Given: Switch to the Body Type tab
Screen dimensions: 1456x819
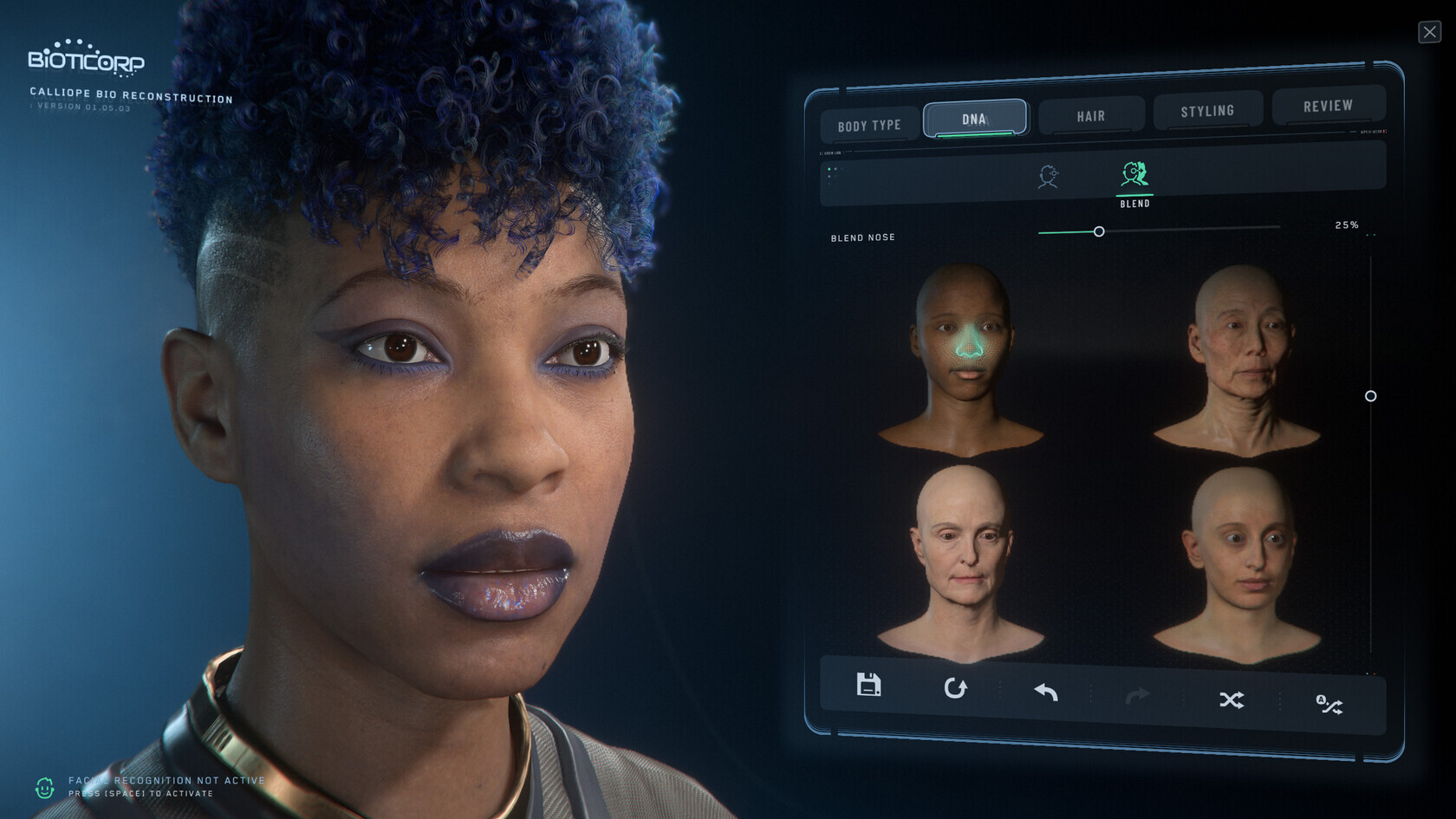Looking at the screenshot, I should [x=869, y=126].
